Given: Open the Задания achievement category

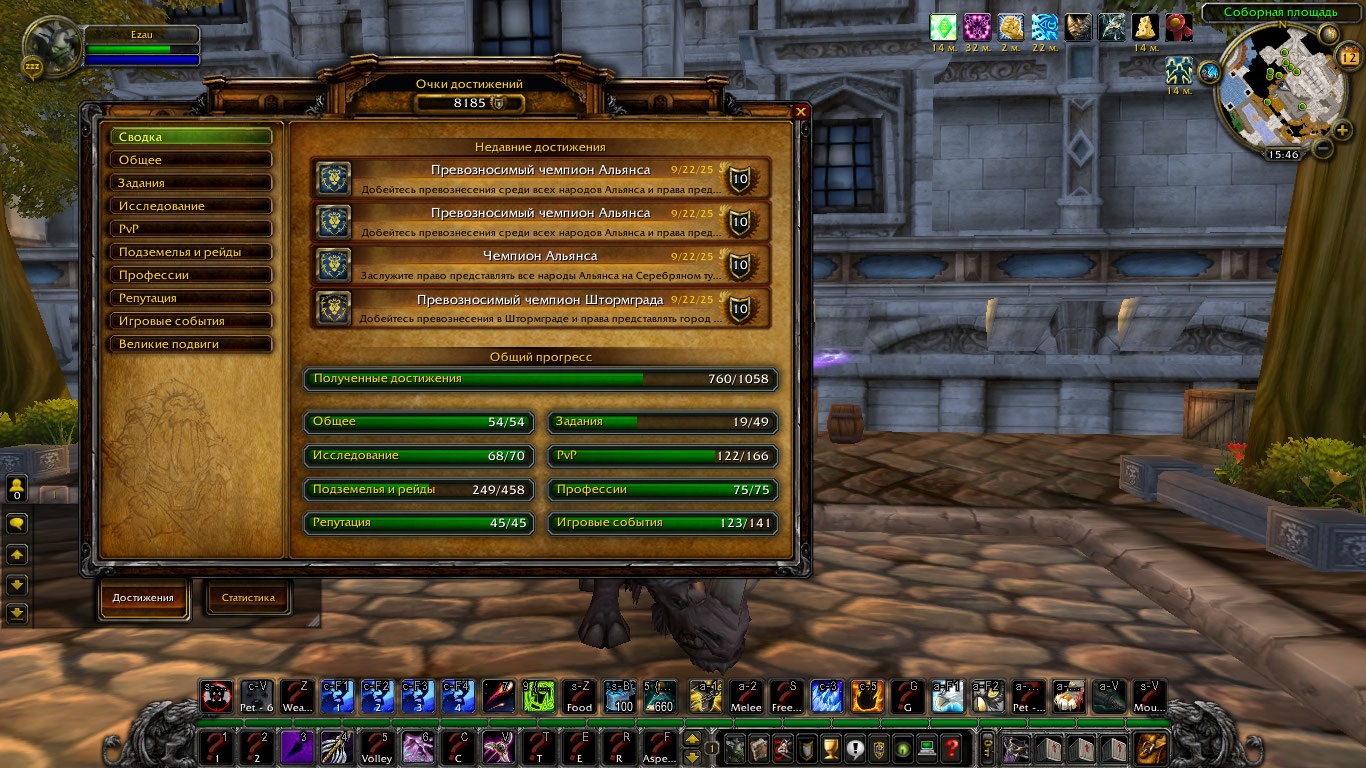Looking at the screenshot, I should [x=190, y=183].
